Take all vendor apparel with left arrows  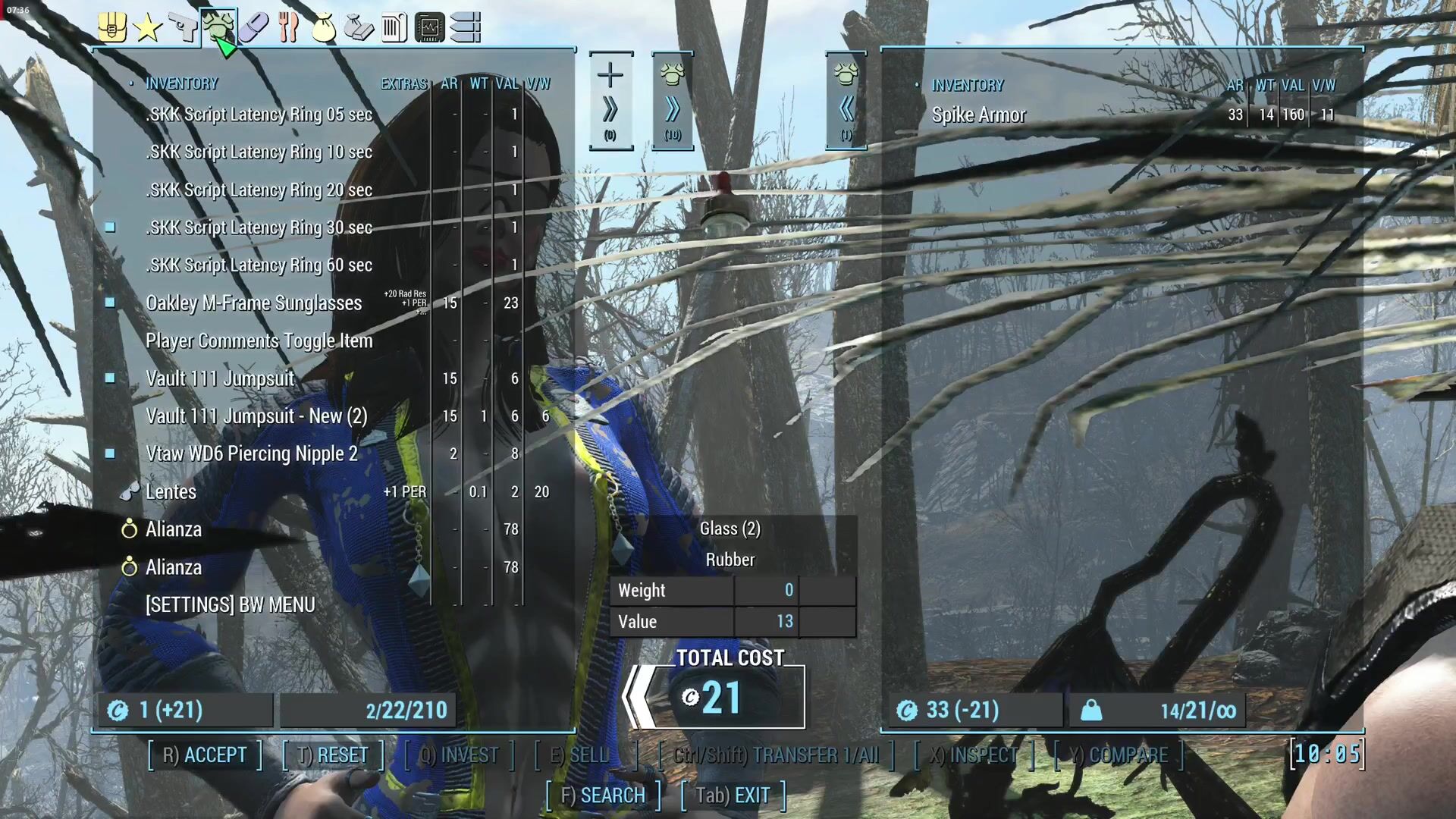click(846, 102)
